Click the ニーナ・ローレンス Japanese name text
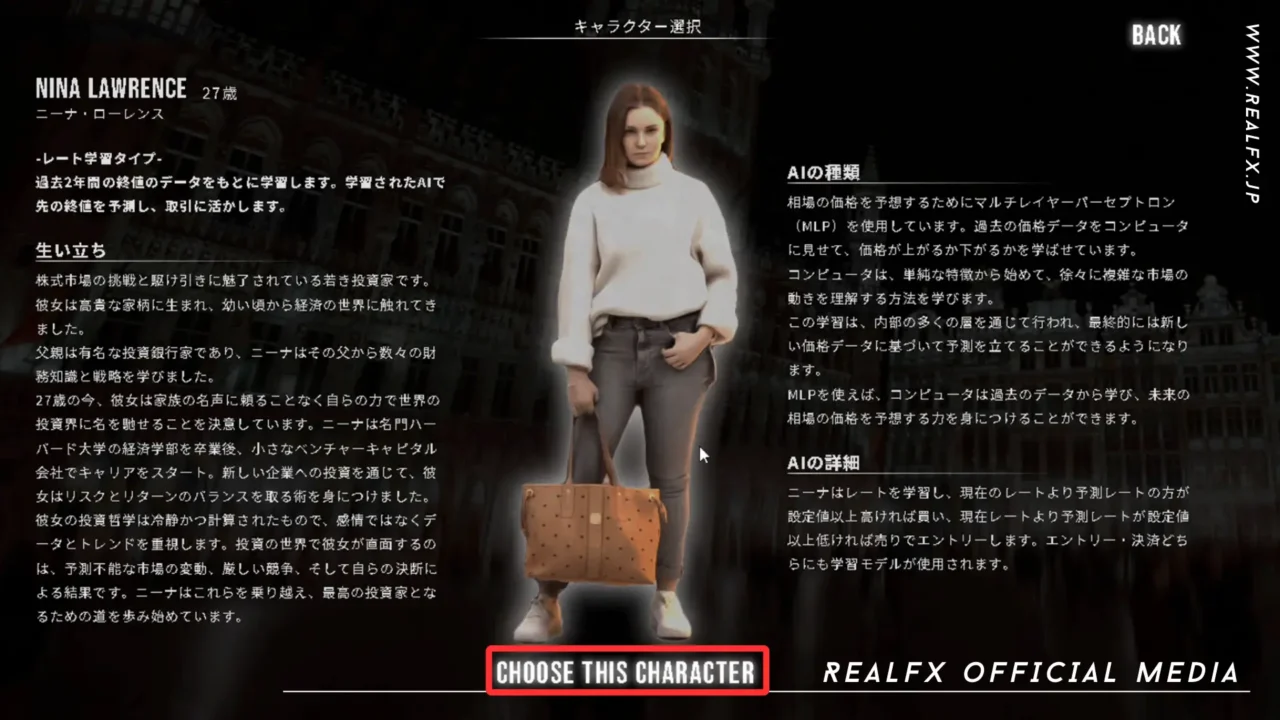1280x720 pixels. (102, 114)
